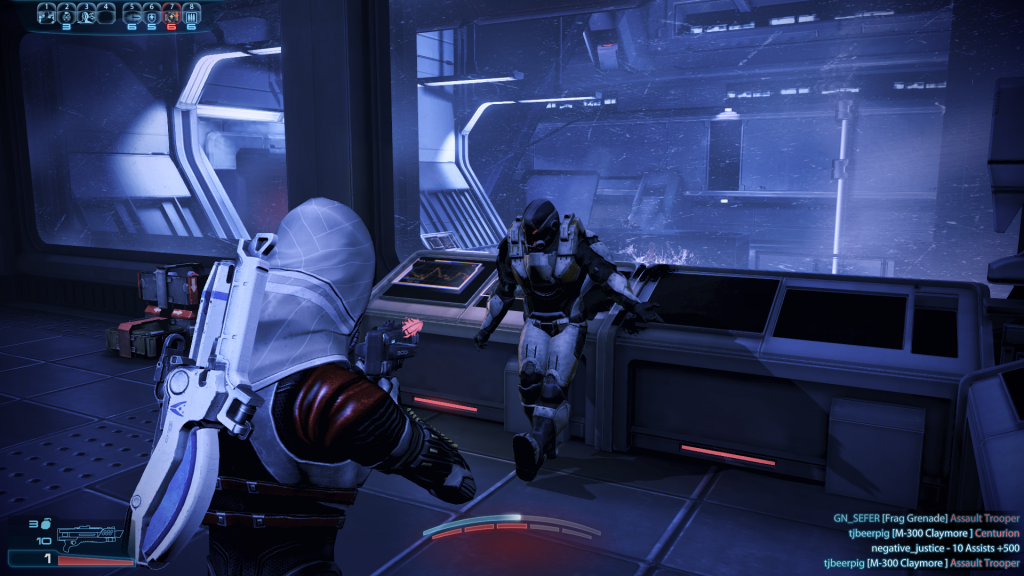Select the empty hotbar slot 4
Image resolution: width=1024 pixels, height=576 pixels.
pyautogui.click(x=105, y=14)
